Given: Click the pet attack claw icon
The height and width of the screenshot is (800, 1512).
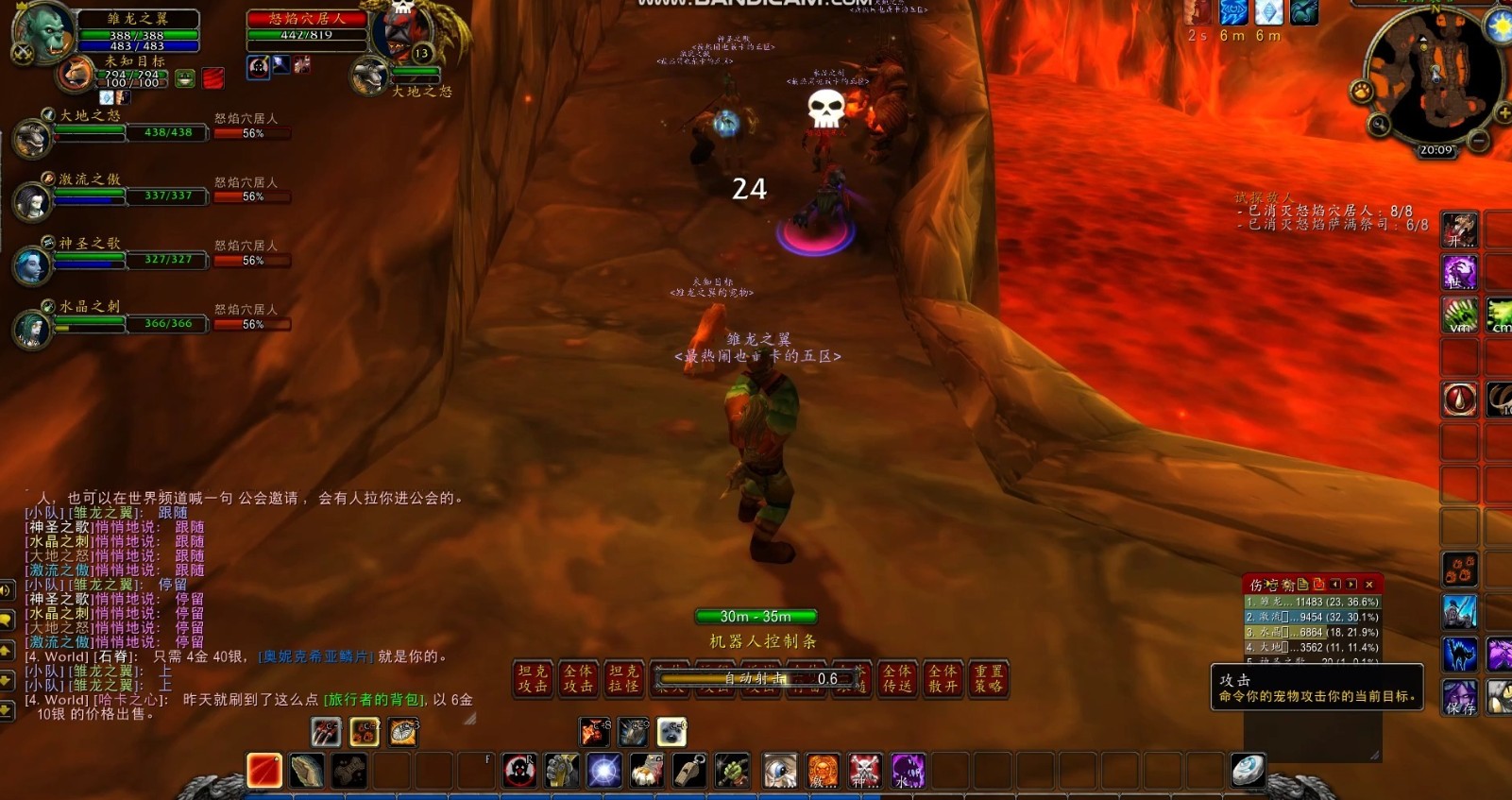Looking at the screenshot, I should (326, 732).
